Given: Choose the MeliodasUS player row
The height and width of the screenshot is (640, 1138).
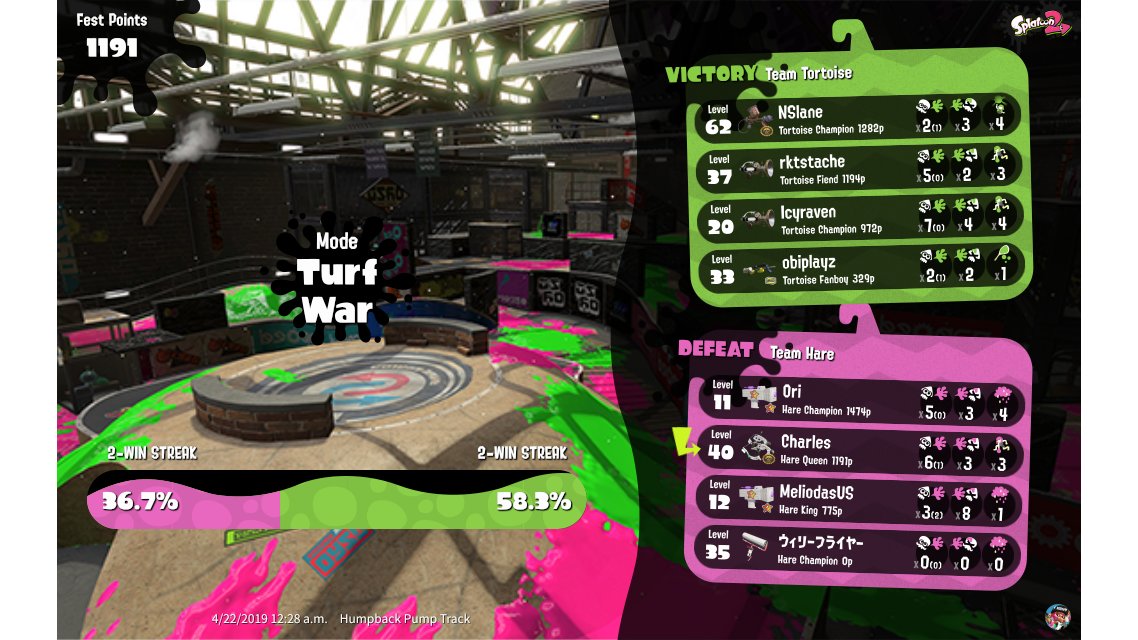Looking at the screenshot, I should click(860, 498).
